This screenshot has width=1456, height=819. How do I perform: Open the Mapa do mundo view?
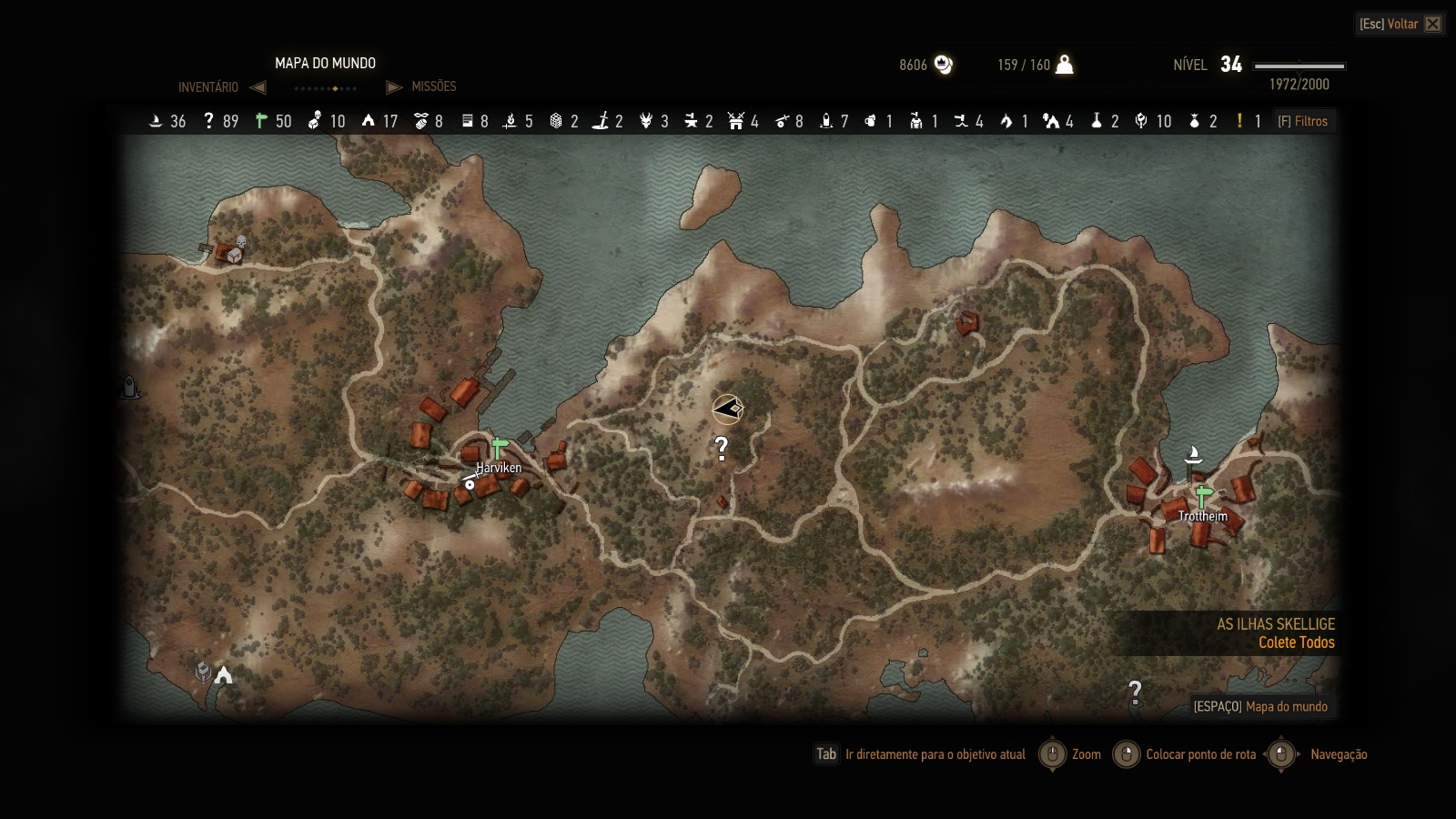[1260, 706]
